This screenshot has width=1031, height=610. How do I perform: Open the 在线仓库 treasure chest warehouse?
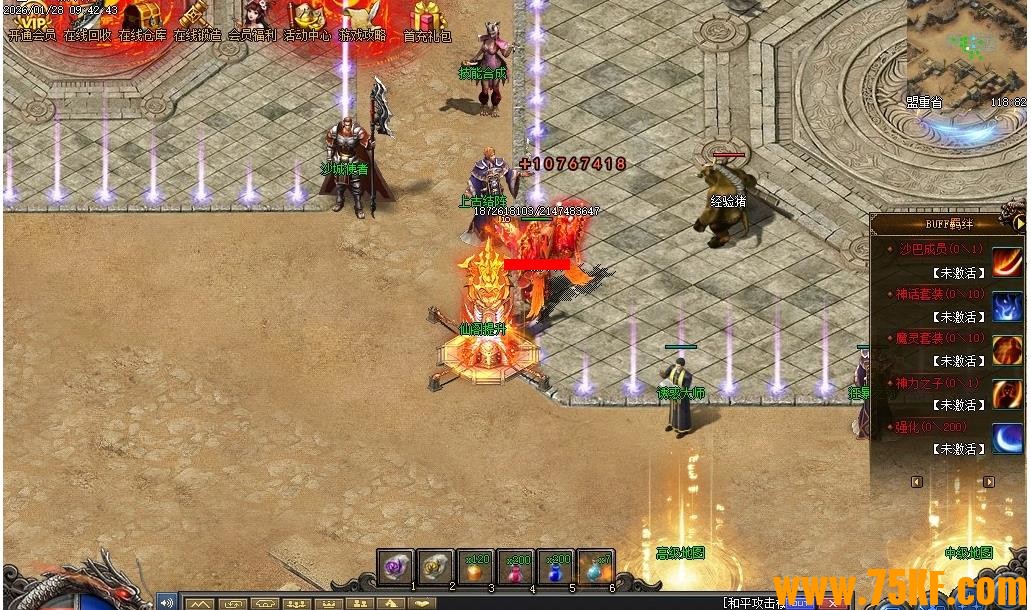143,20
